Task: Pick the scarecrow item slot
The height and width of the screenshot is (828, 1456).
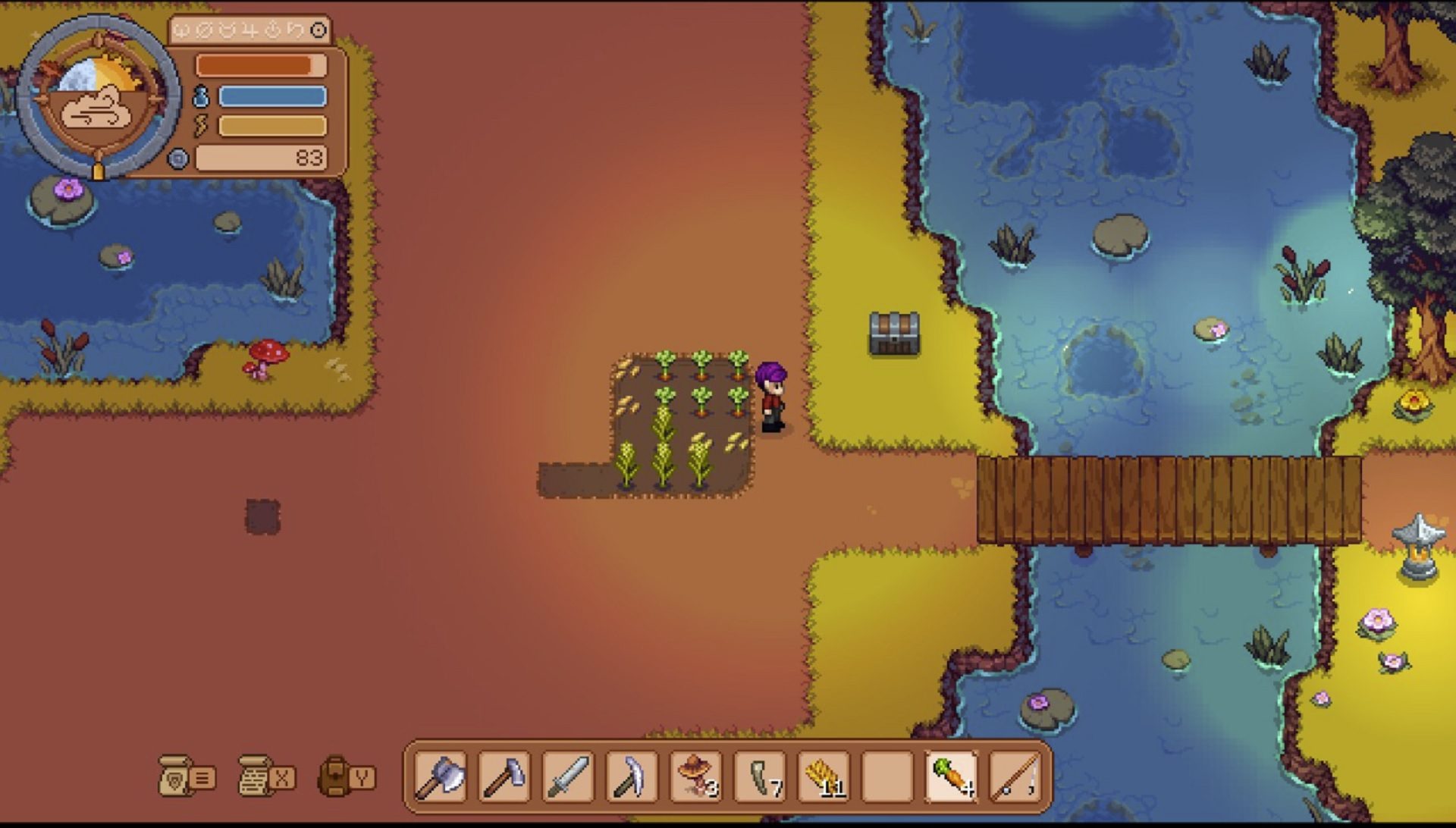Action: point(695,777)
